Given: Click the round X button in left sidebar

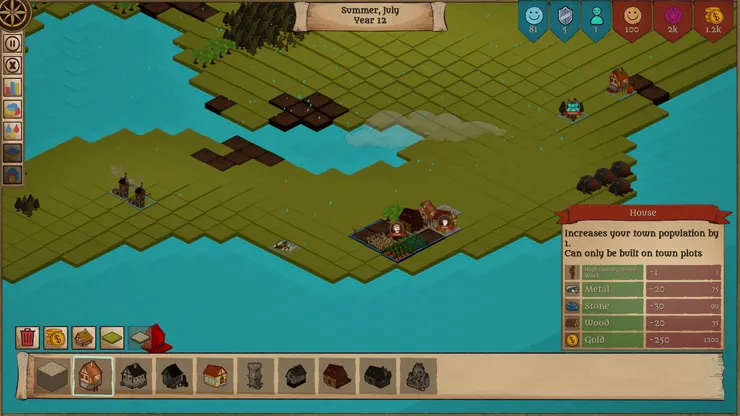Looking at the screenshot, I should [13, 66].
